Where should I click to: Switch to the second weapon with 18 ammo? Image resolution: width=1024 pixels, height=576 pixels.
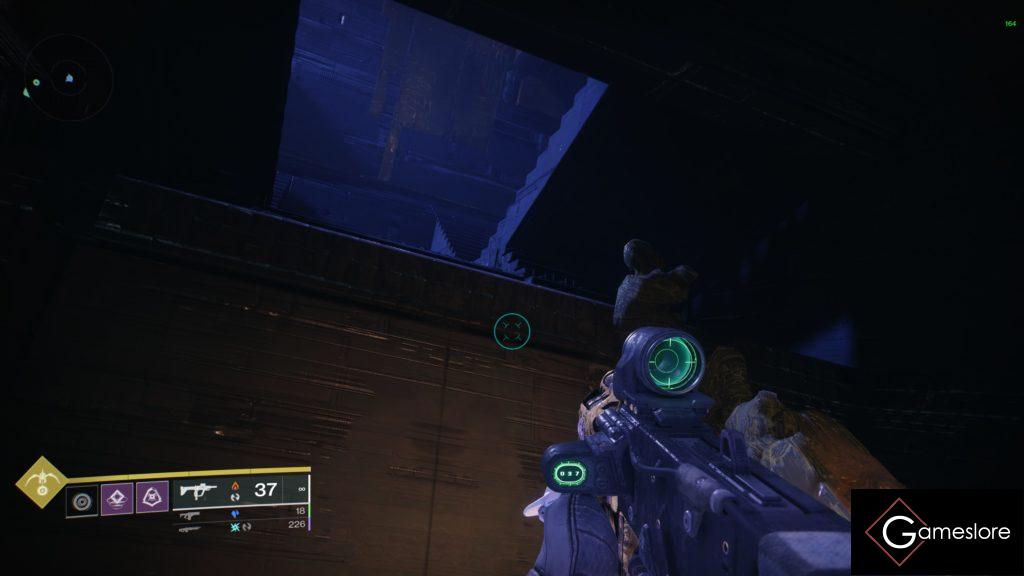[241, 512]
